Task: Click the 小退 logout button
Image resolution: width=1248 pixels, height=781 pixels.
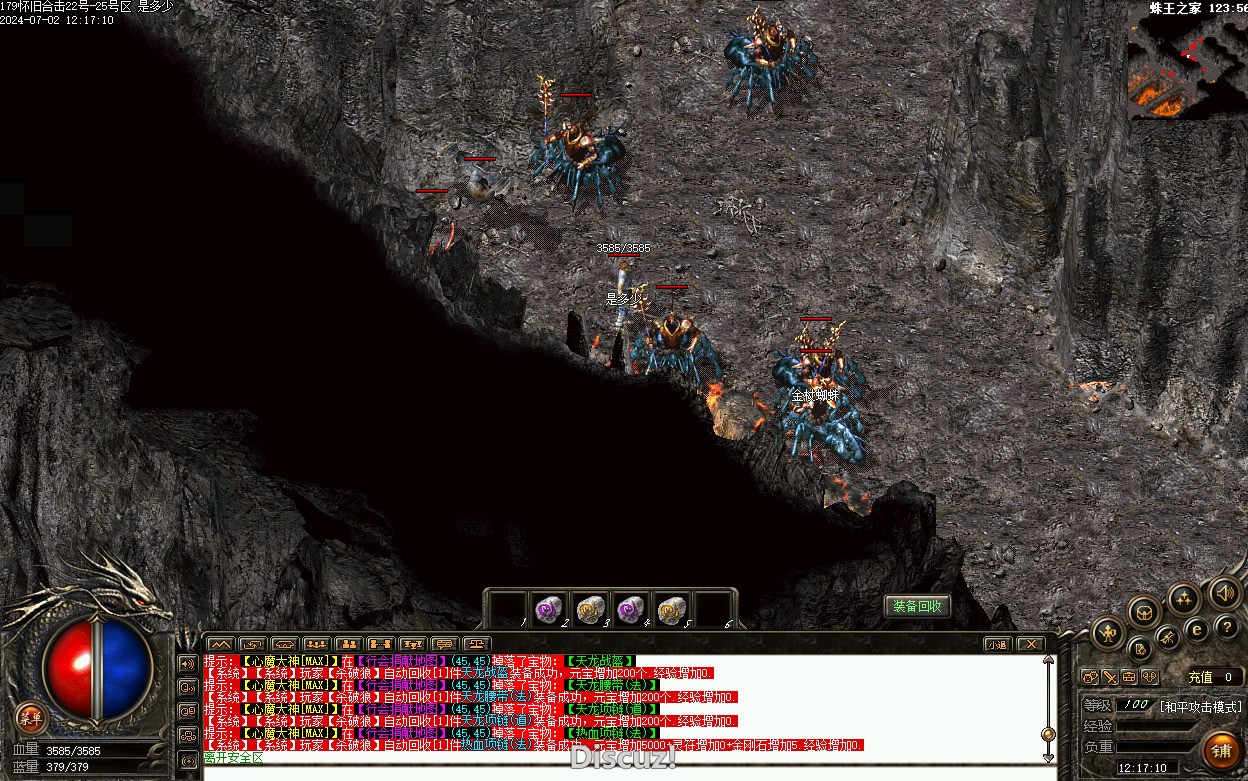Action: (x=996, y=644)
